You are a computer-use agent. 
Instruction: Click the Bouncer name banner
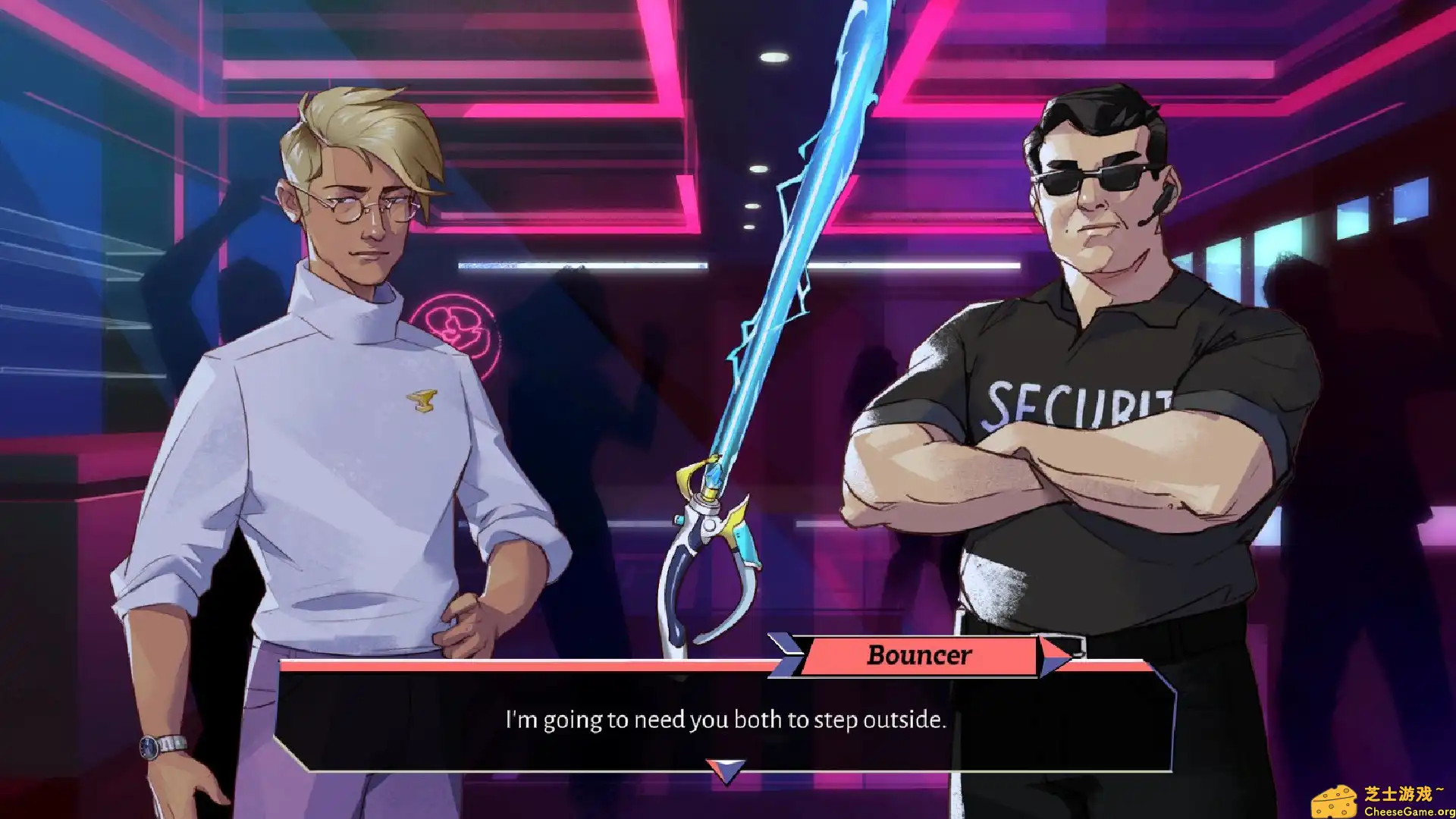(919, 654)
